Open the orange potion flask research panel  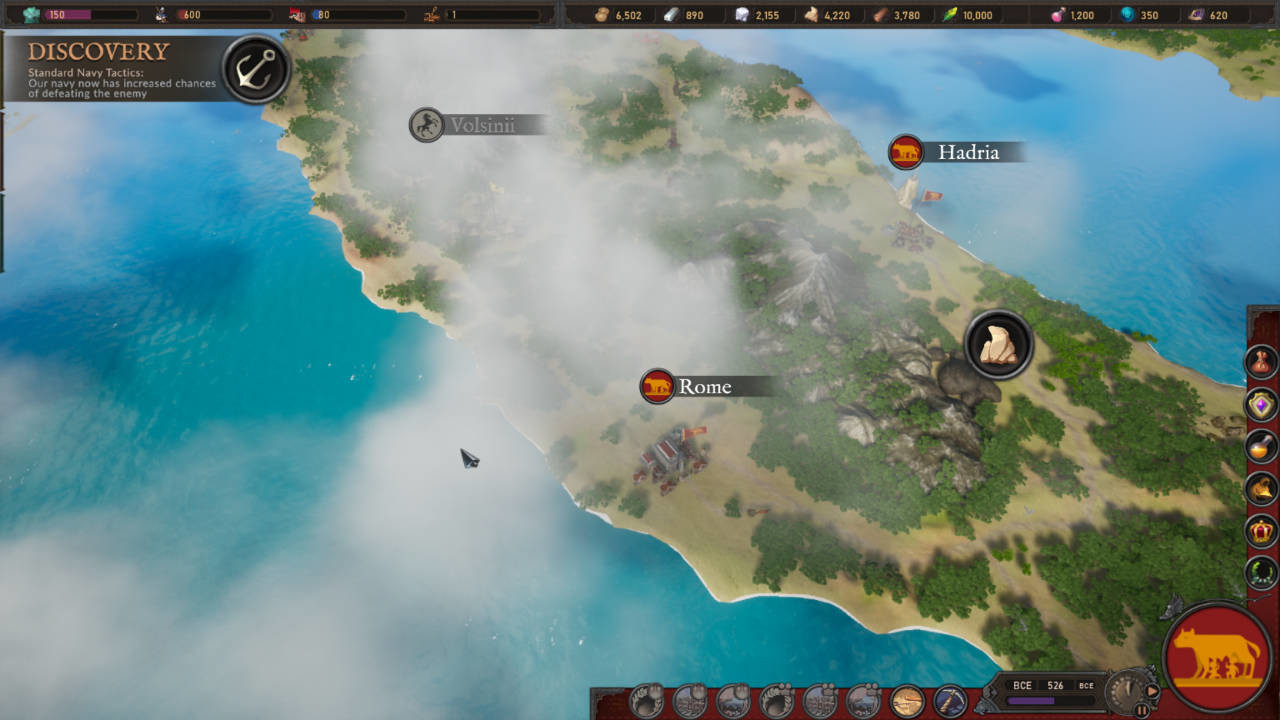1262,446
